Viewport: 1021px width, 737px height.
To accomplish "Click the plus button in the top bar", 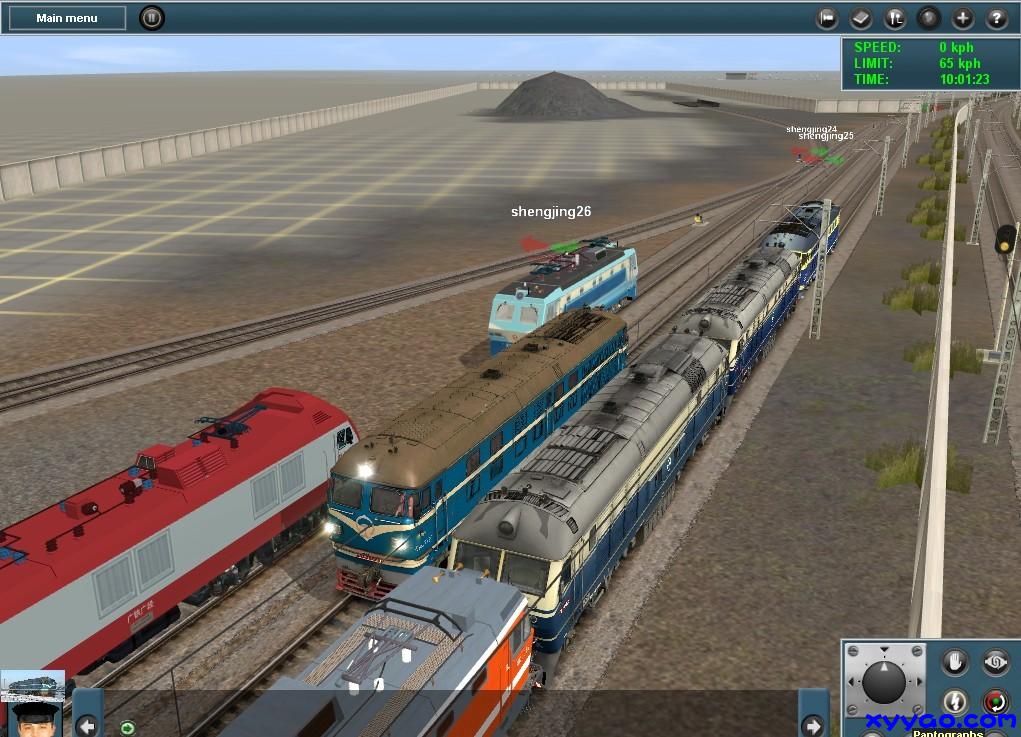I will 962,18.
